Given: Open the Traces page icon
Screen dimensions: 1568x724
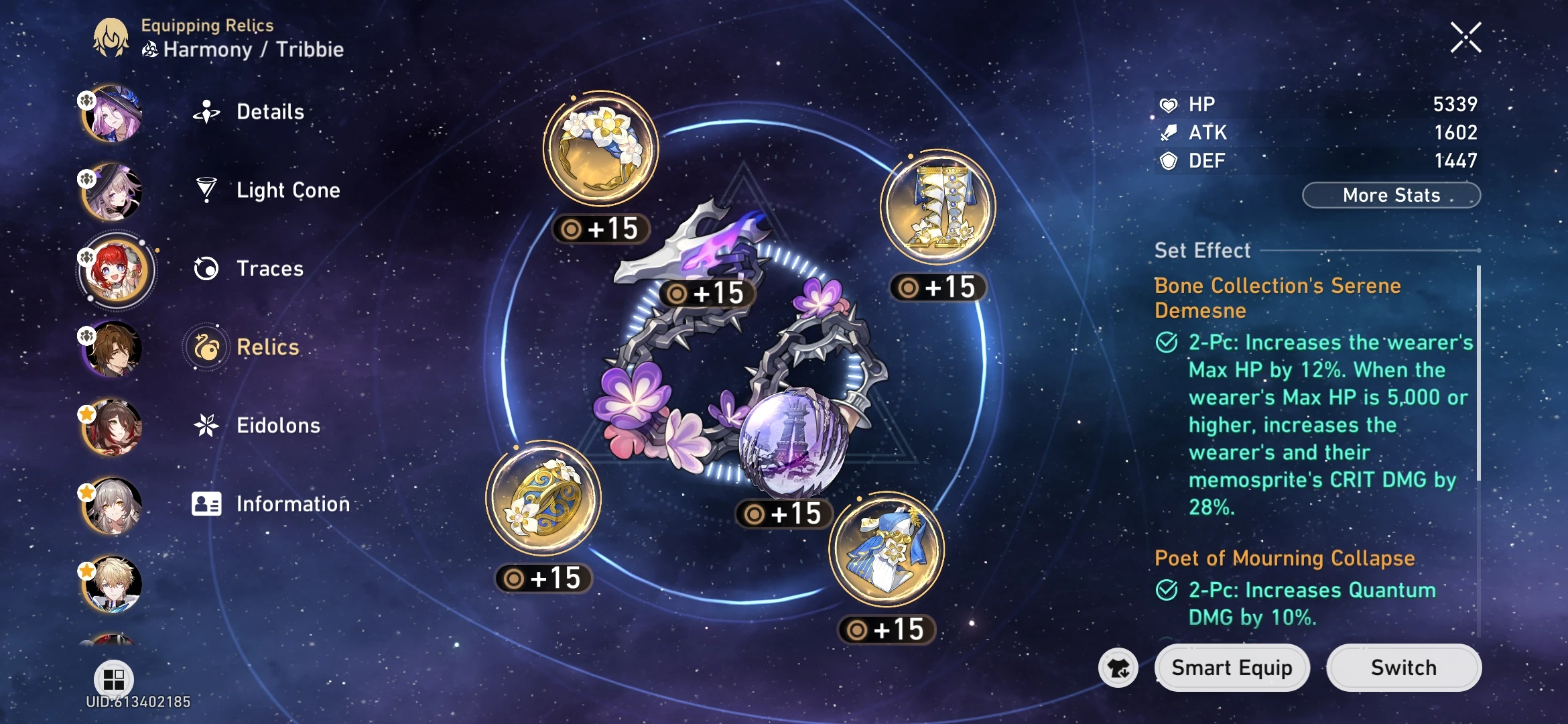Looking at the screenshot, I should (x=208, y=268).
